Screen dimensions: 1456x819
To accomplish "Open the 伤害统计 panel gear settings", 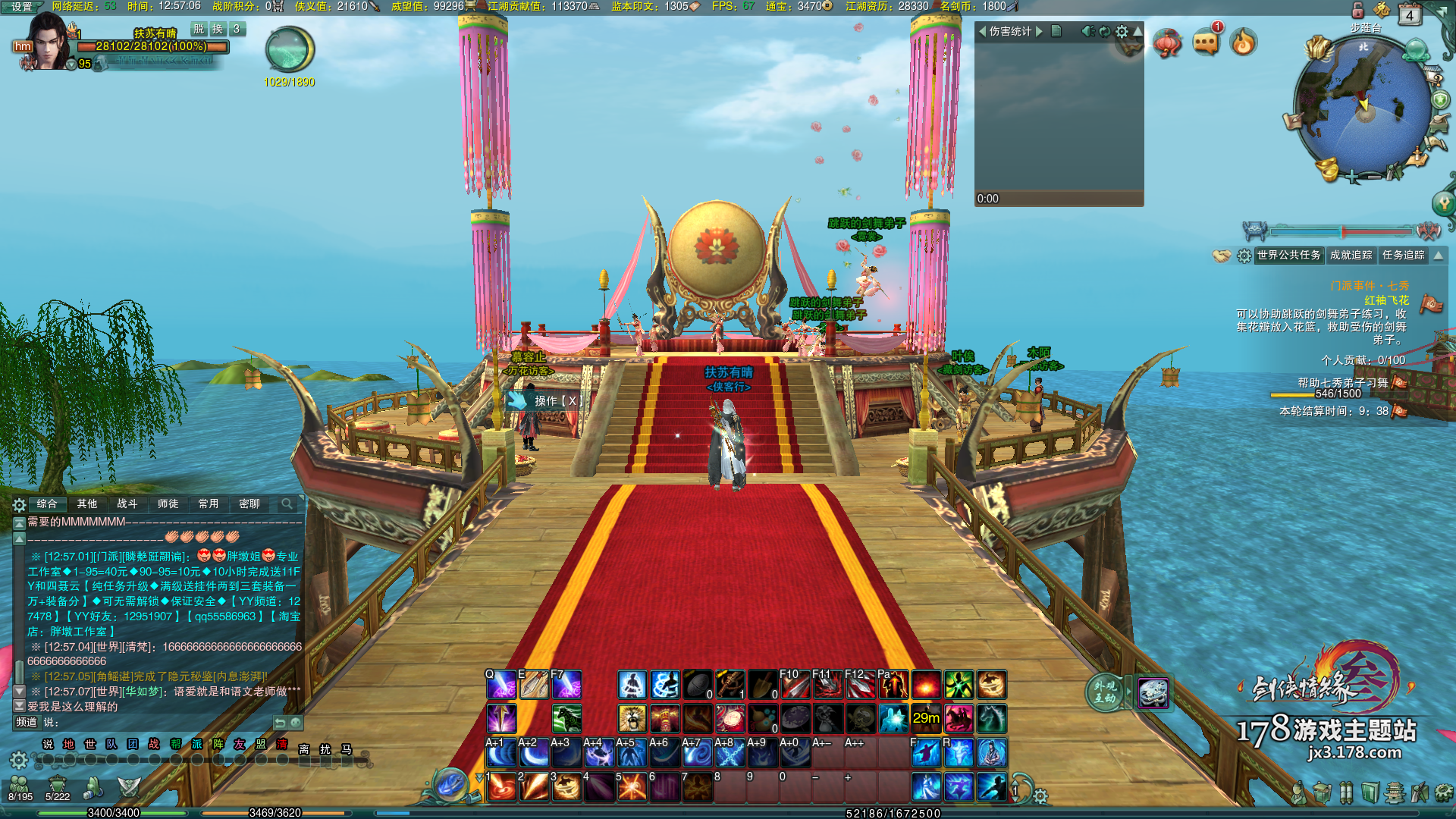I will click(x=1122, y=31).
